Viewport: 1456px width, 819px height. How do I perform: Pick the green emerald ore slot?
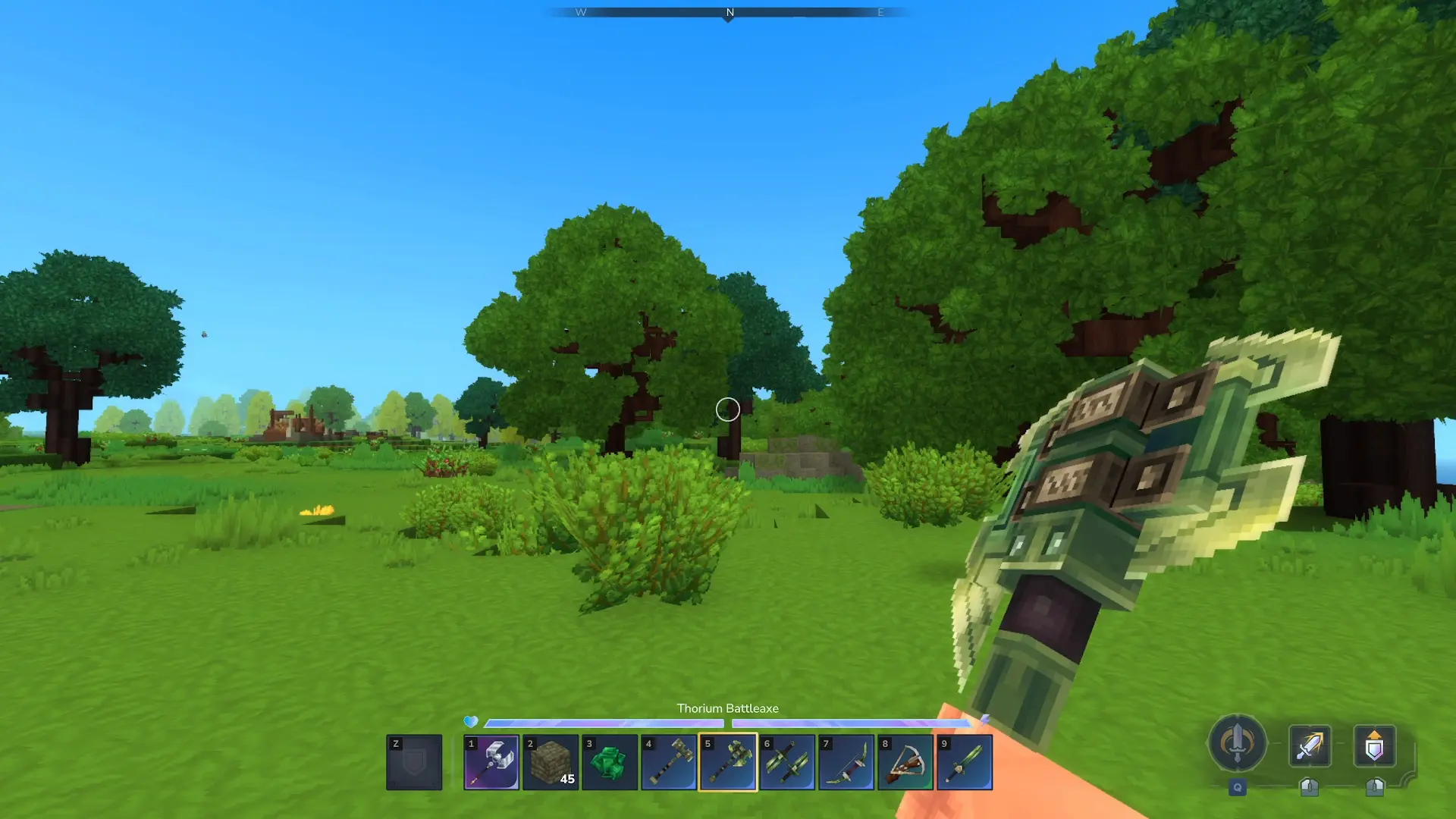click(x=610, y=762)
